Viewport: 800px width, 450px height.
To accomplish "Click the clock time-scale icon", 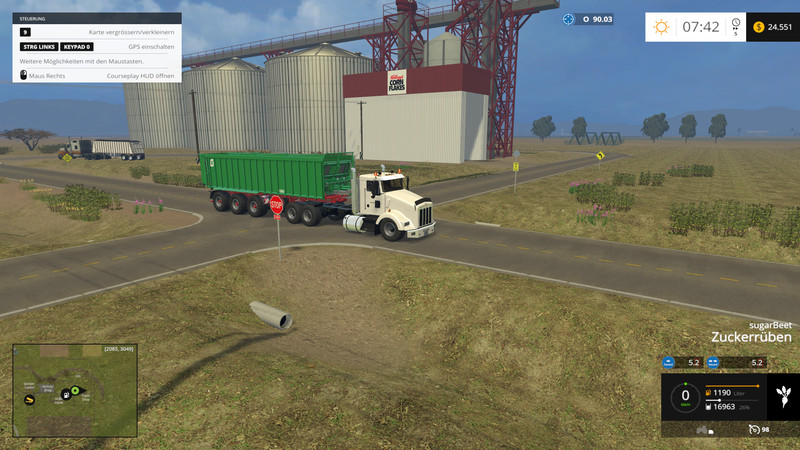I will (736, 23).
